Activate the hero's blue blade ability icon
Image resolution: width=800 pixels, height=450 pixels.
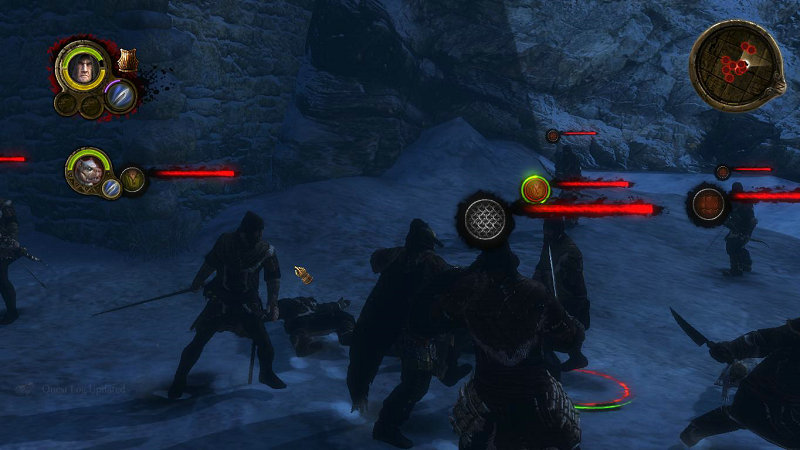click(x=120, y=96)
